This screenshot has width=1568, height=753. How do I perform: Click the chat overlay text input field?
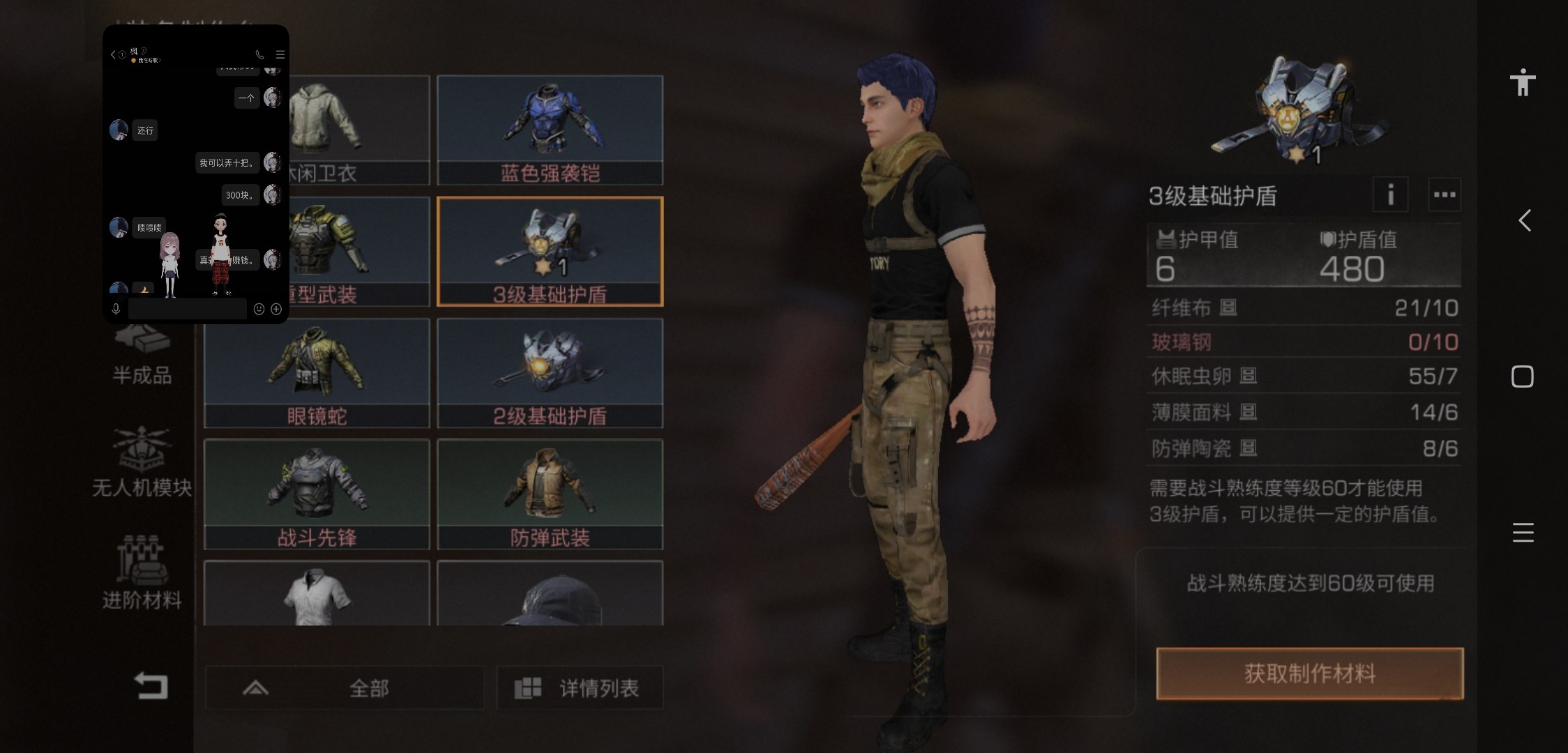(187, 309)
